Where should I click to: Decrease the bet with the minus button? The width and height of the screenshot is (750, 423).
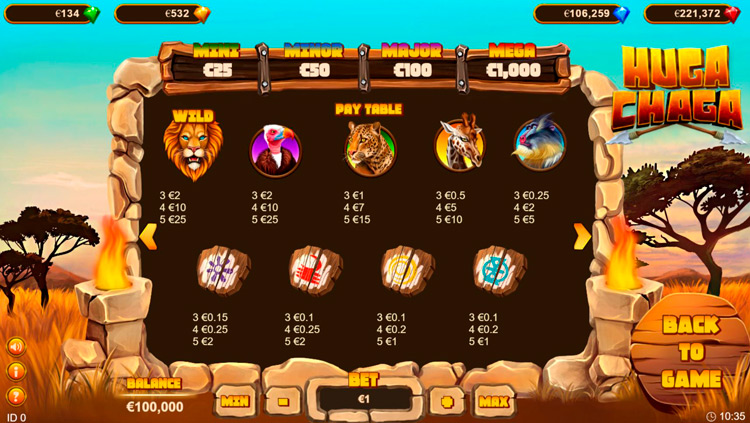point(283,400)
